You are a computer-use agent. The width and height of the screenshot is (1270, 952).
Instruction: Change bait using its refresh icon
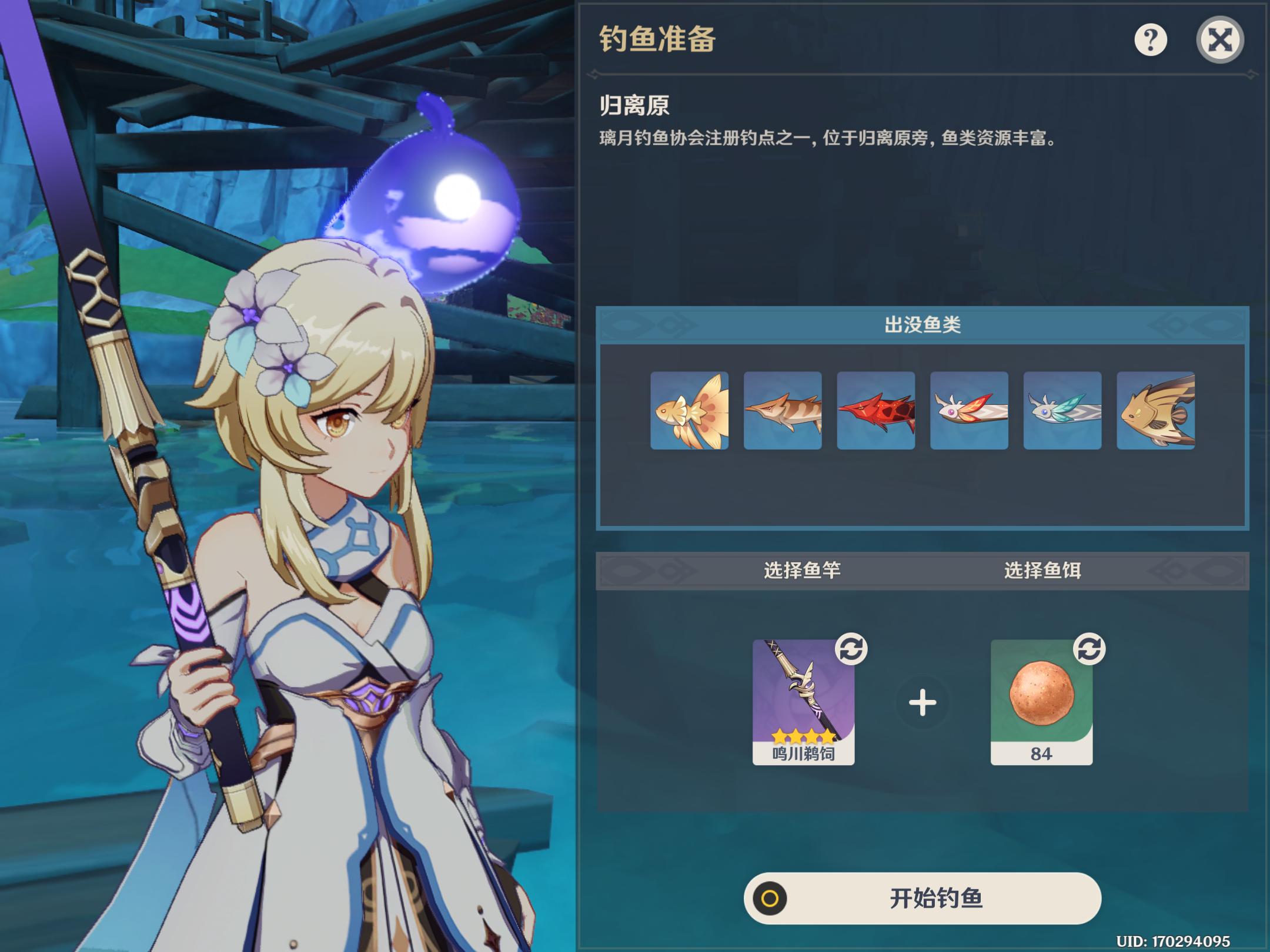tap(1089, 649)
